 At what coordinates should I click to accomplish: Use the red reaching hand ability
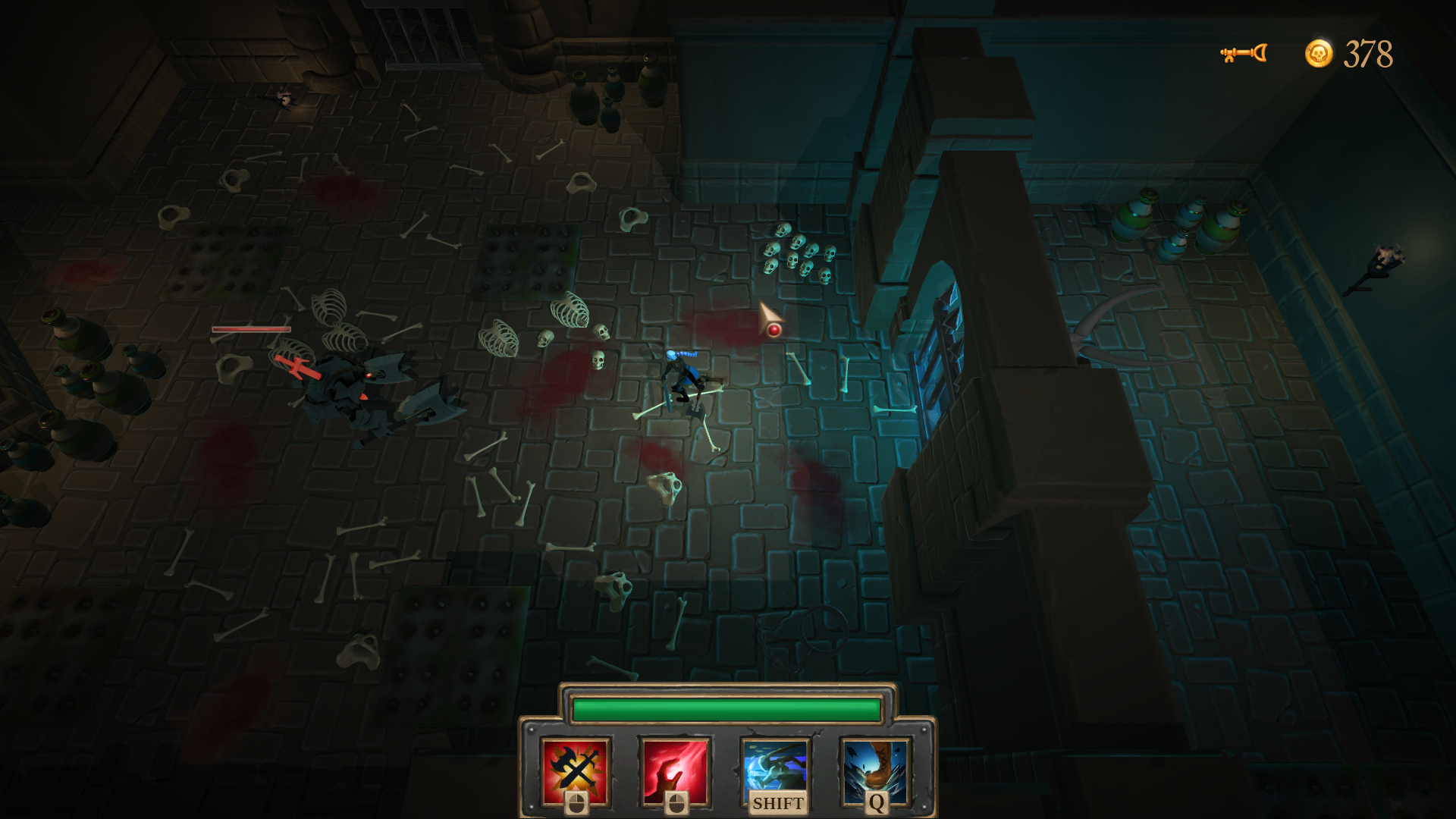(675, 770)
